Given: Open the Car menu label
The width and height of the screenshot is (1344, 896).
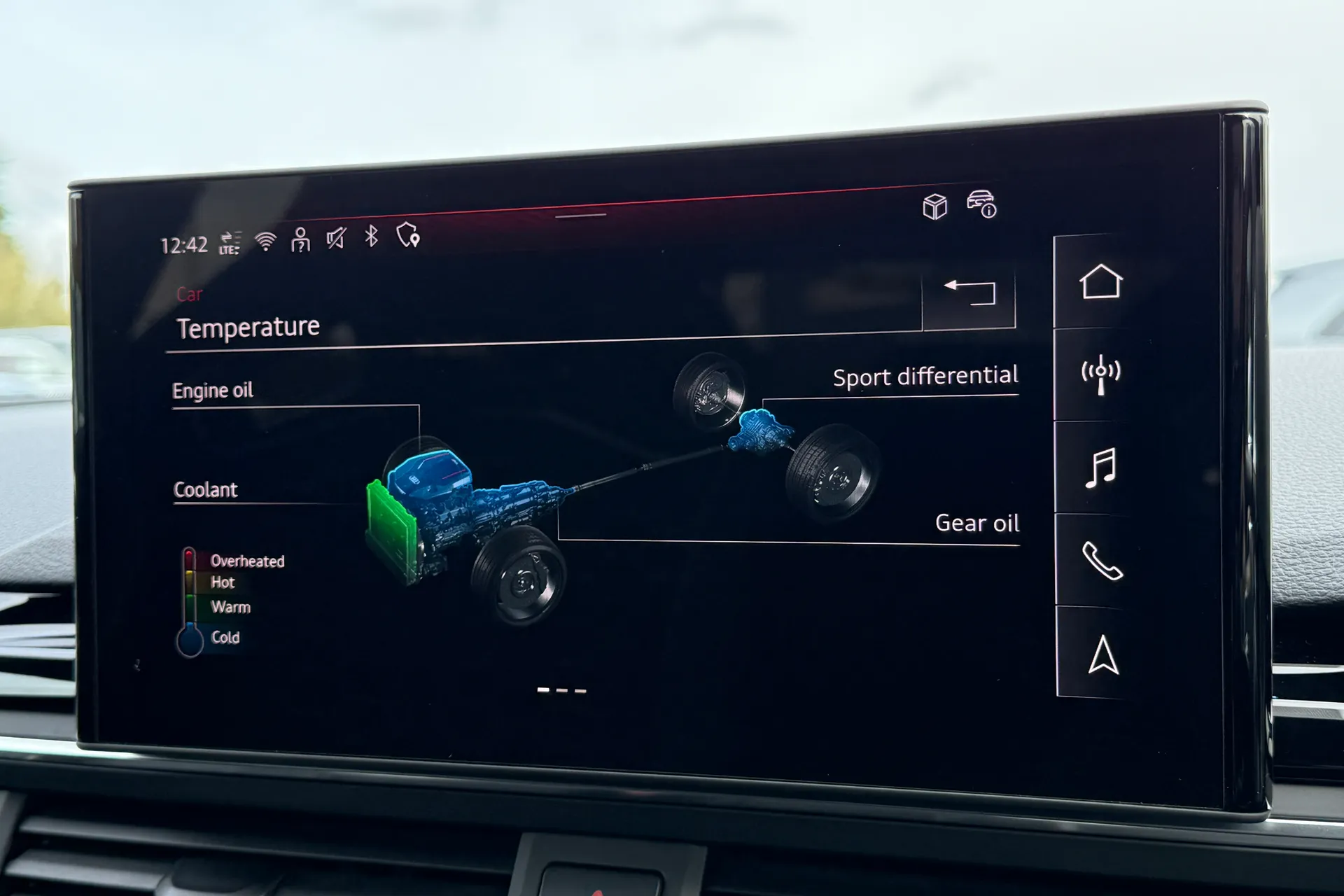Looking at the screenshot, I should pyautogui.click(x=190, y=294).
